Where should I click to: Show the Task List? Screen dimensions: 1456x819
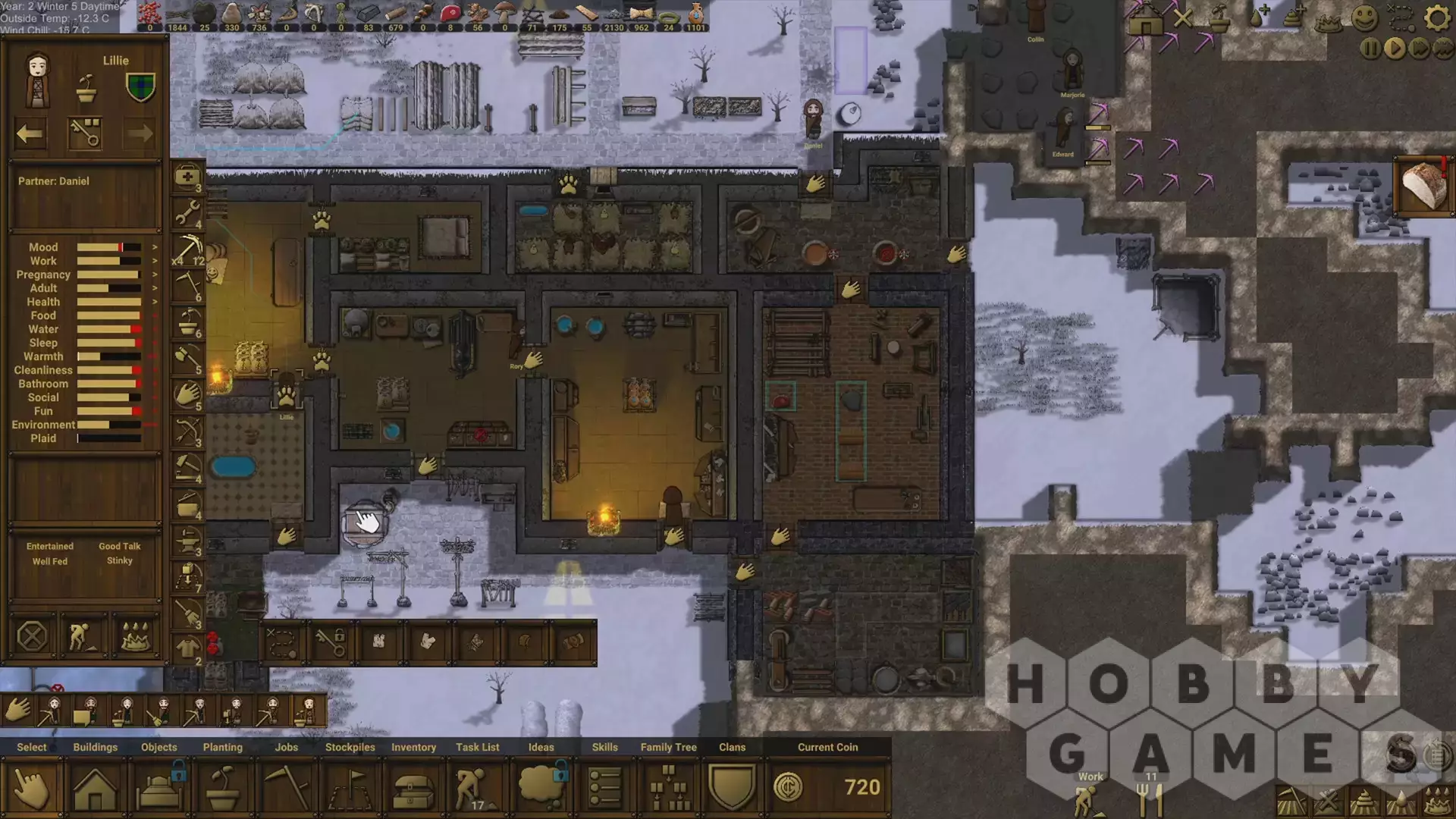pyautogui.click(x=477, y=789)
